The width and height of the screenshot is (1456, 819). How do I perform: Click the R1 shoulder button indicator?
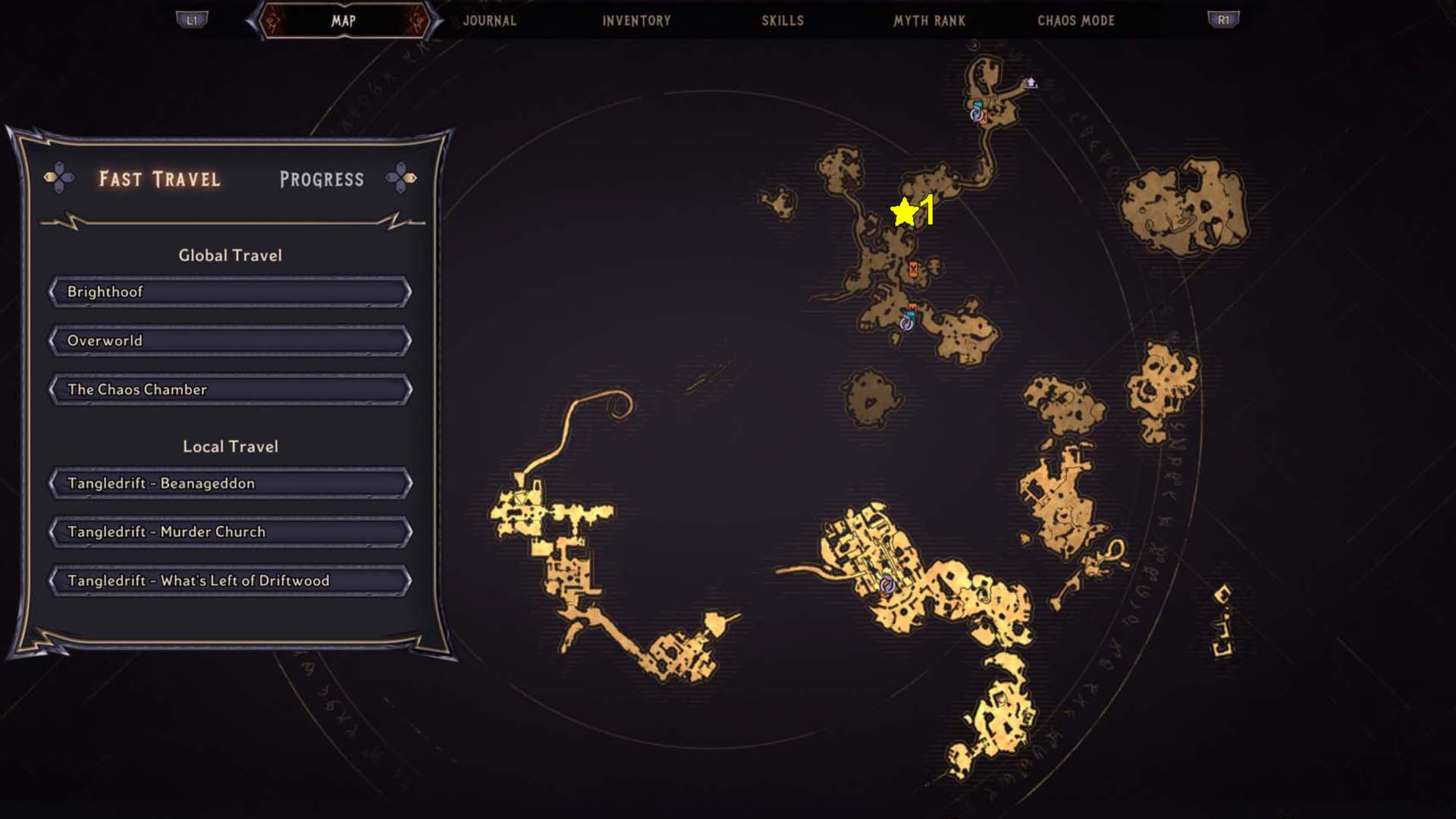1222,20
